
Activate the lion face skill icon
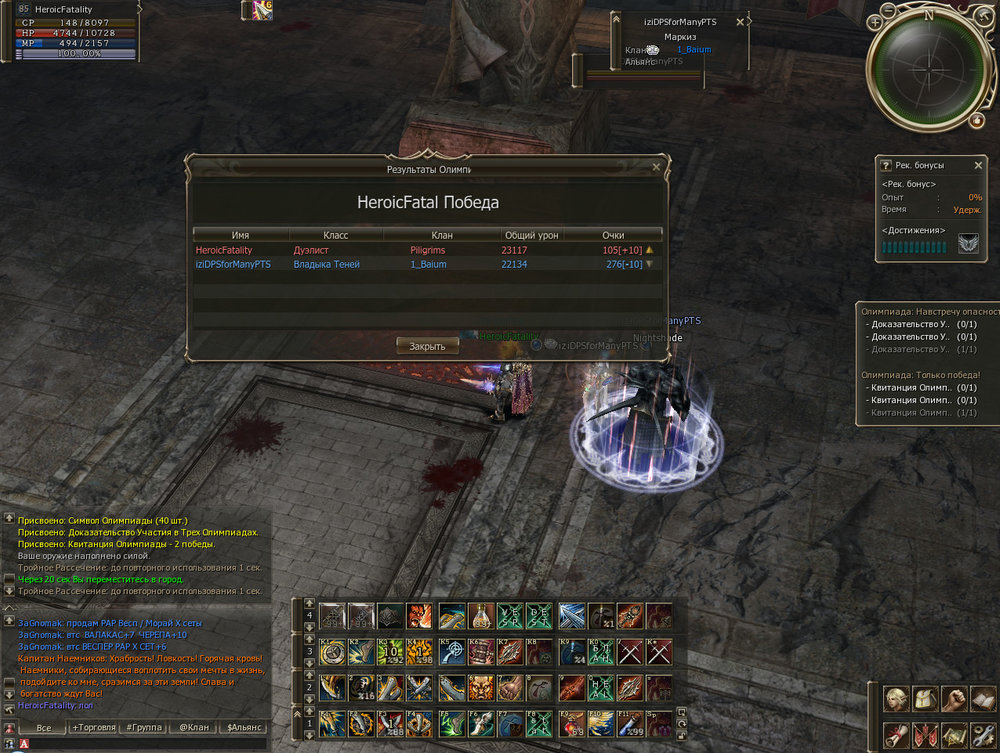click(480, 686)
